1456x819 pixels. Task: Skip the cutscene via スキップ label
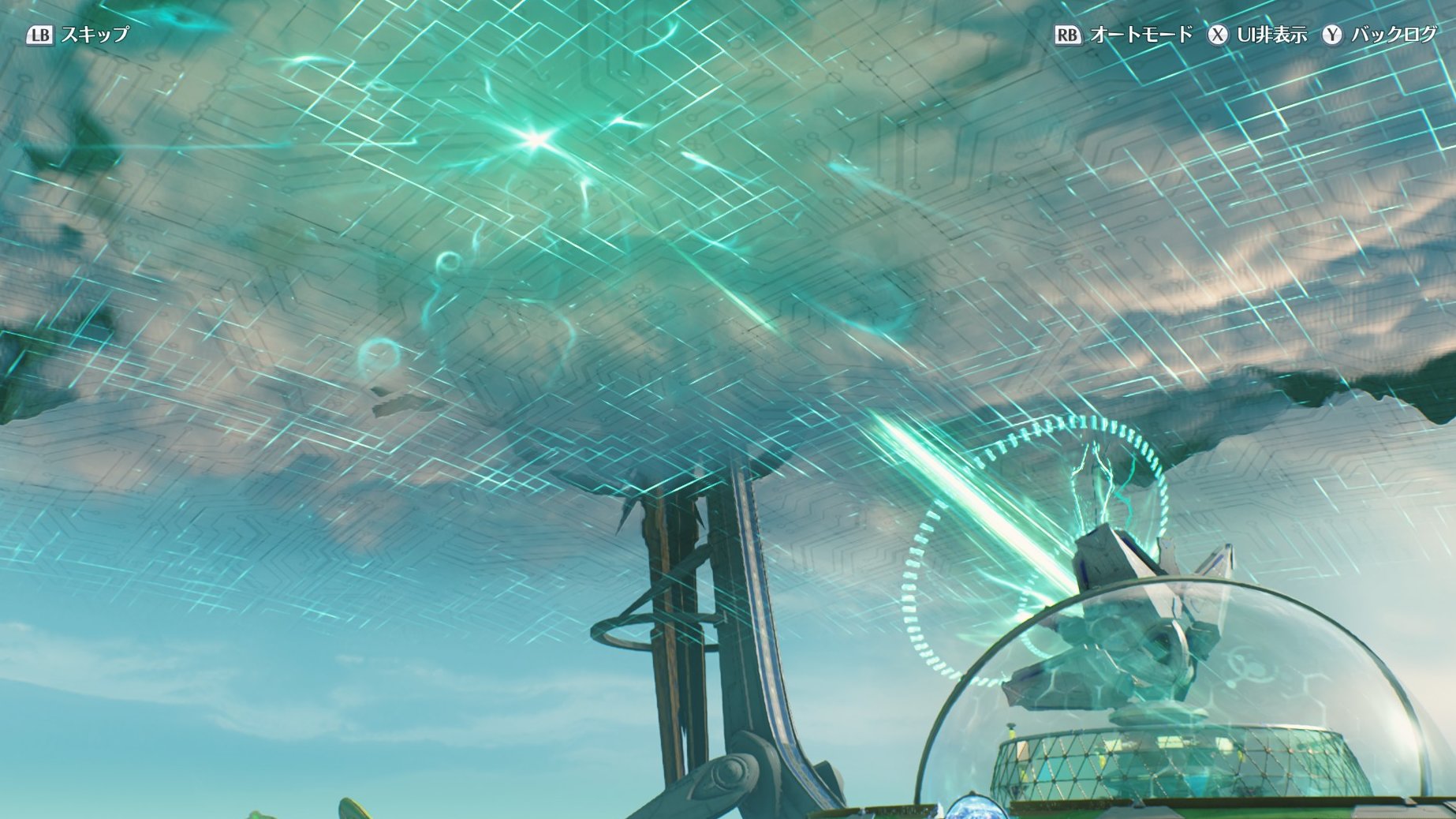pos(94,35)
